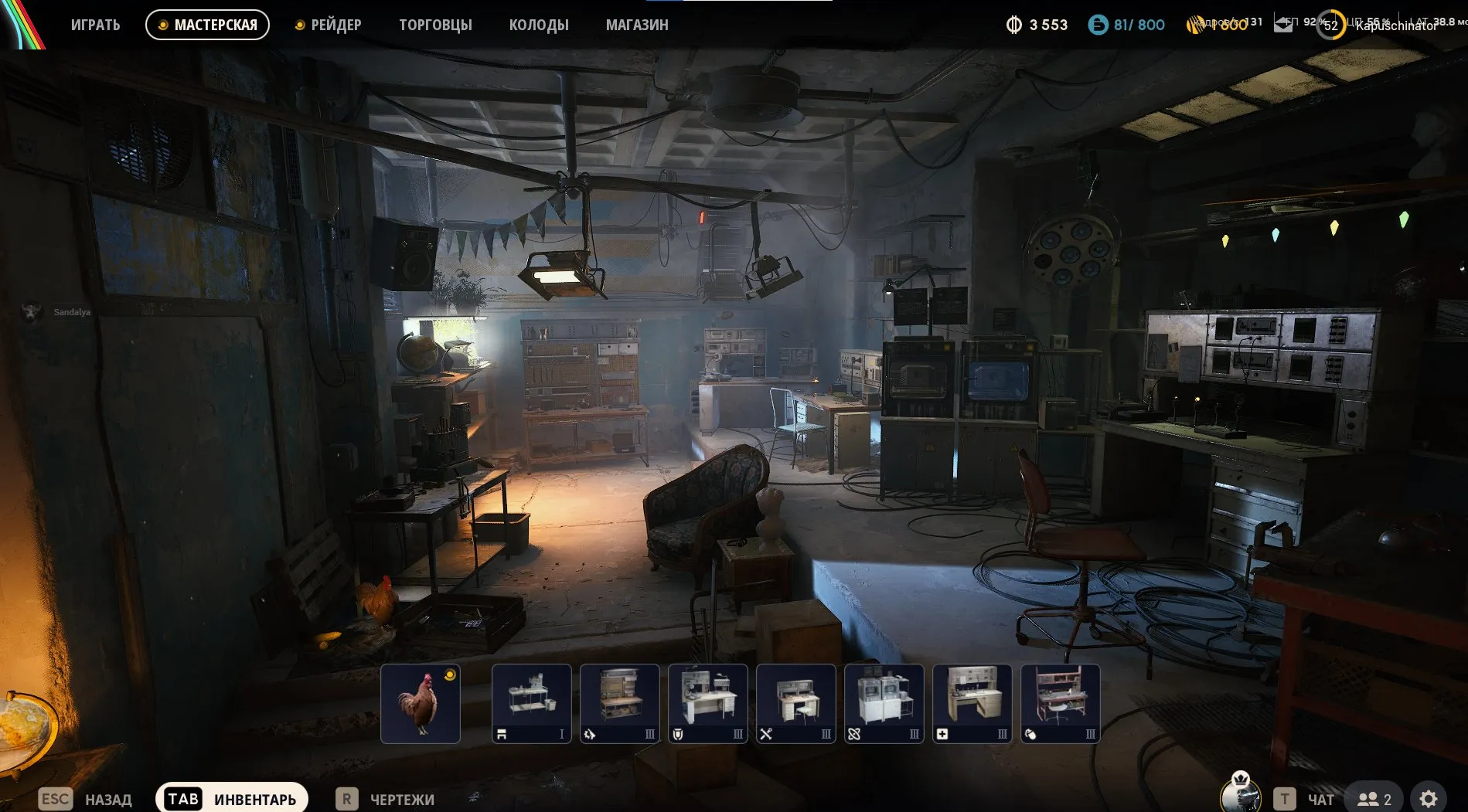Select the station with crossed tools icon

[x=796, y=703]
